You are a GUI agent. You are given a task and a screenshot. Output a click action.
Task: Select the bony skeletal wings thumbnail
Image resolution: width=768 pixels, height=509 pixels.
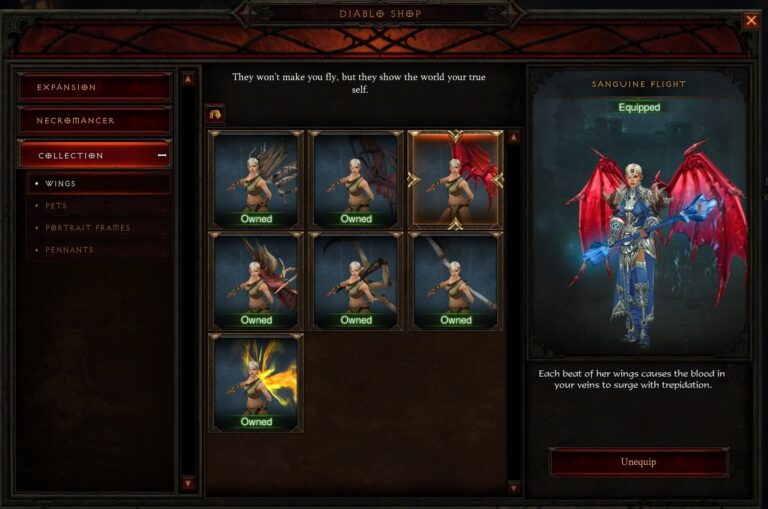point(256,180)
